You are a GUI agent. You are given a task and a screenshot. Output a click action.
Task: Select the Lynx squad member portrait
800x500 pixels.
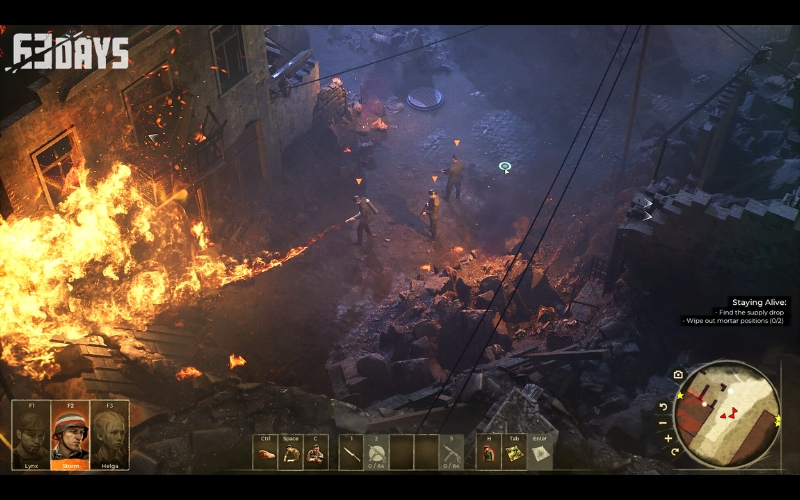31,435
